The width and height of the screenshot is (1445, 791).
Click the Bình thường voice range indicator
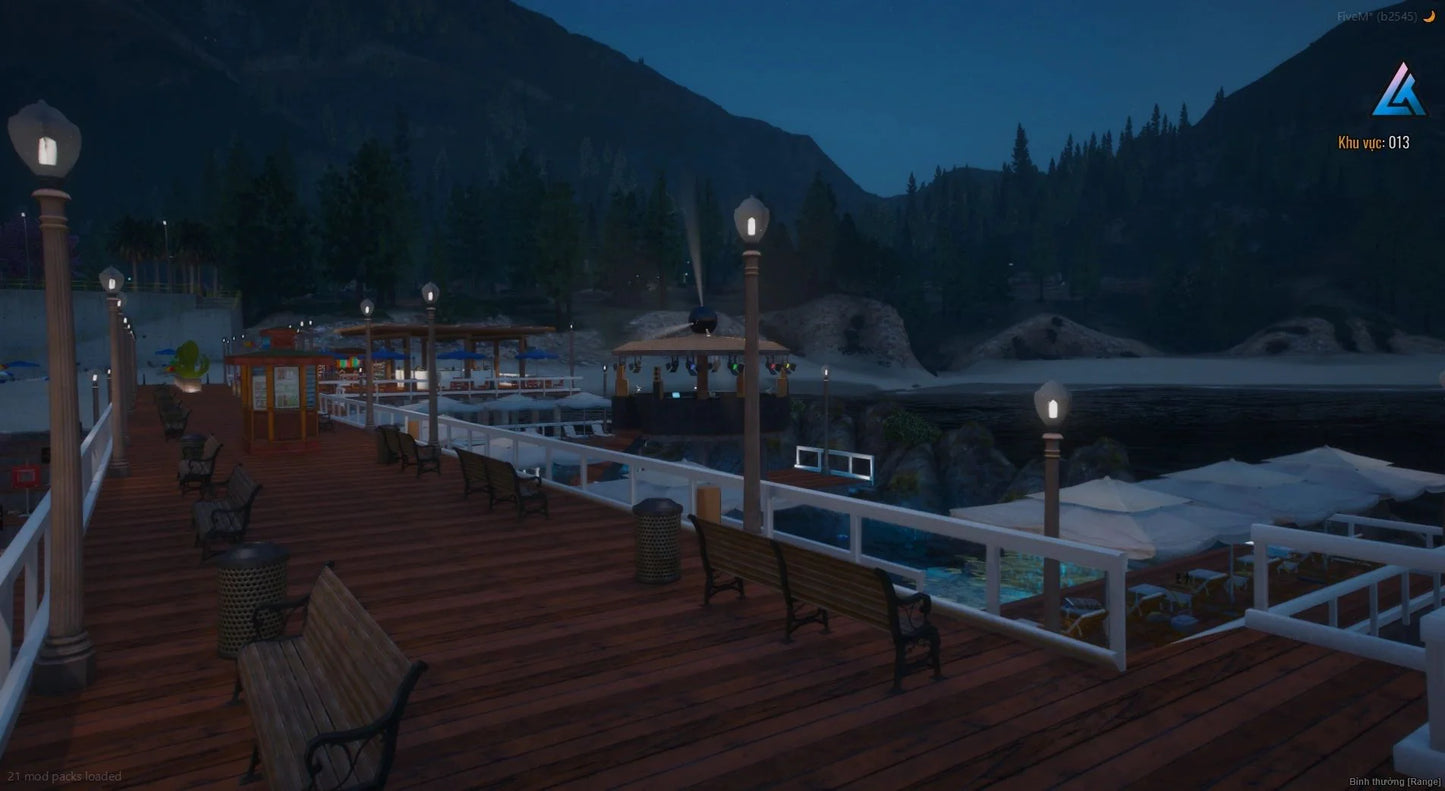[x=1394, y=781]
